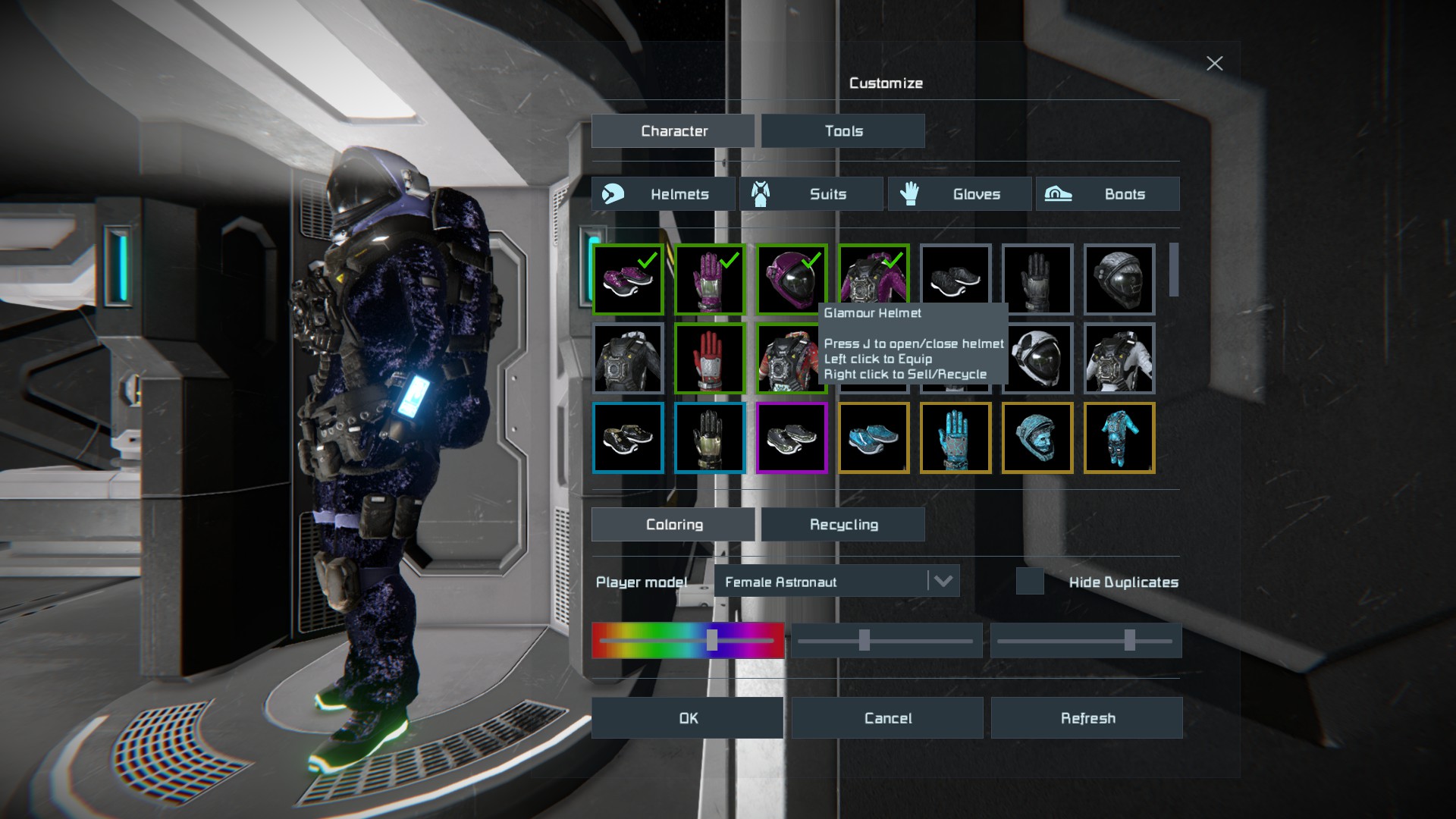Confirm with the OK button
1456x819 pixels.
coord(687,718)
